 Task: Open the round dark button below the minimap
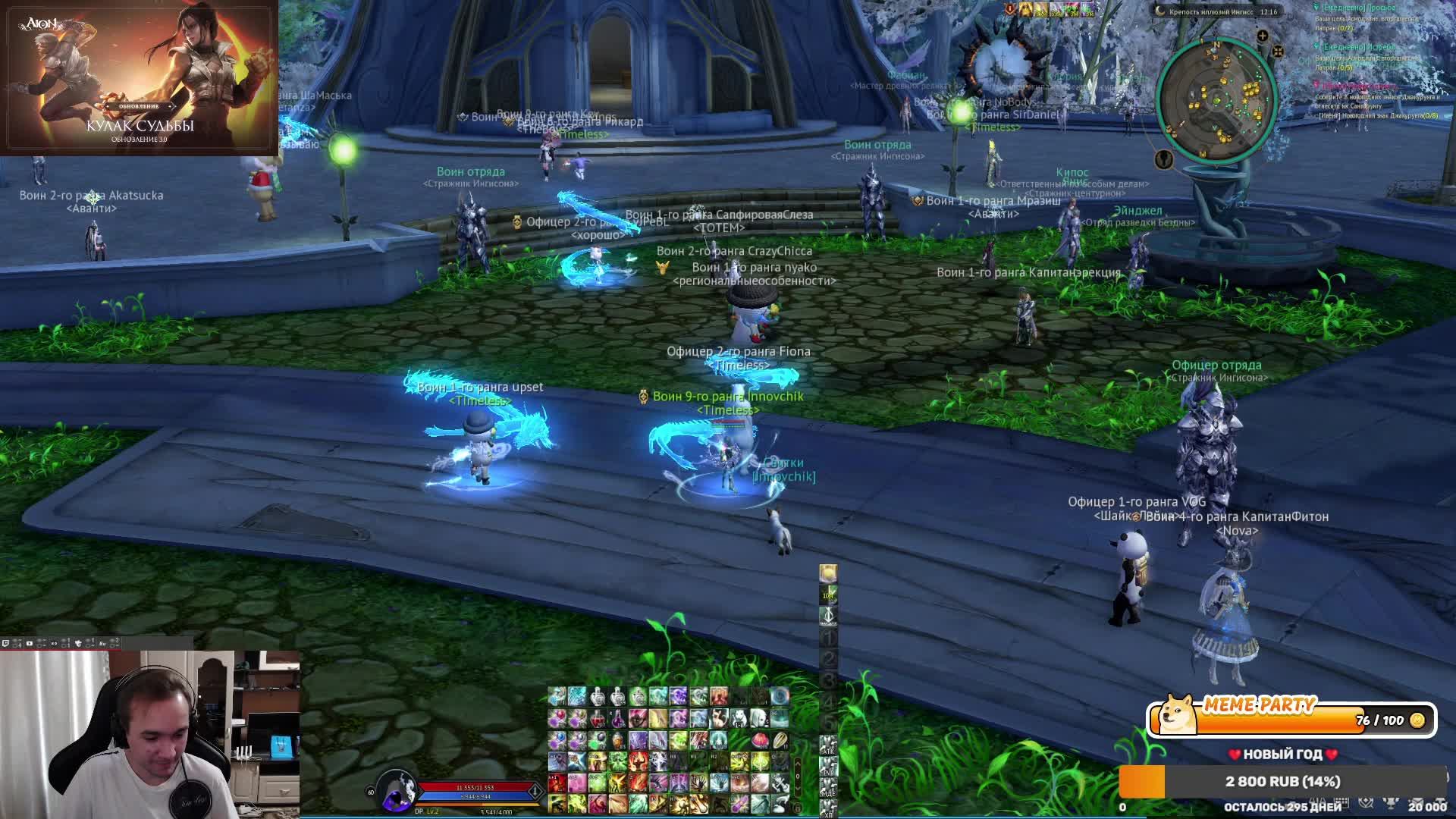[x=1164, y=158]
